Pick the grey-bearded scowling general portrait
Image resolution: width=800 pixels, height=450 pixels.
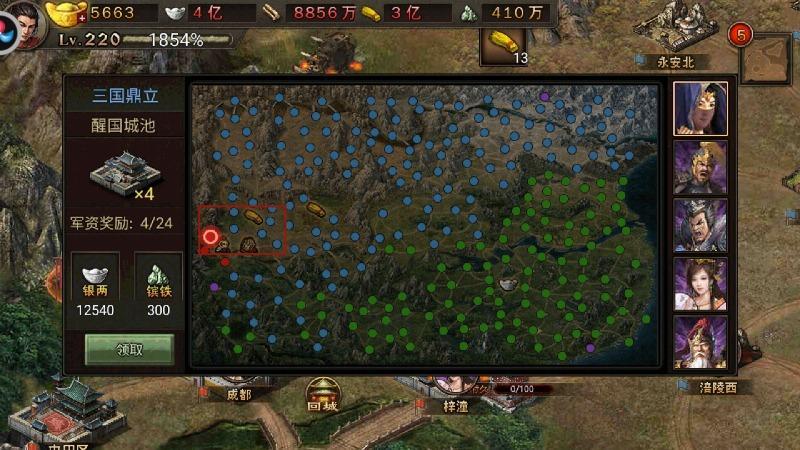699,224
